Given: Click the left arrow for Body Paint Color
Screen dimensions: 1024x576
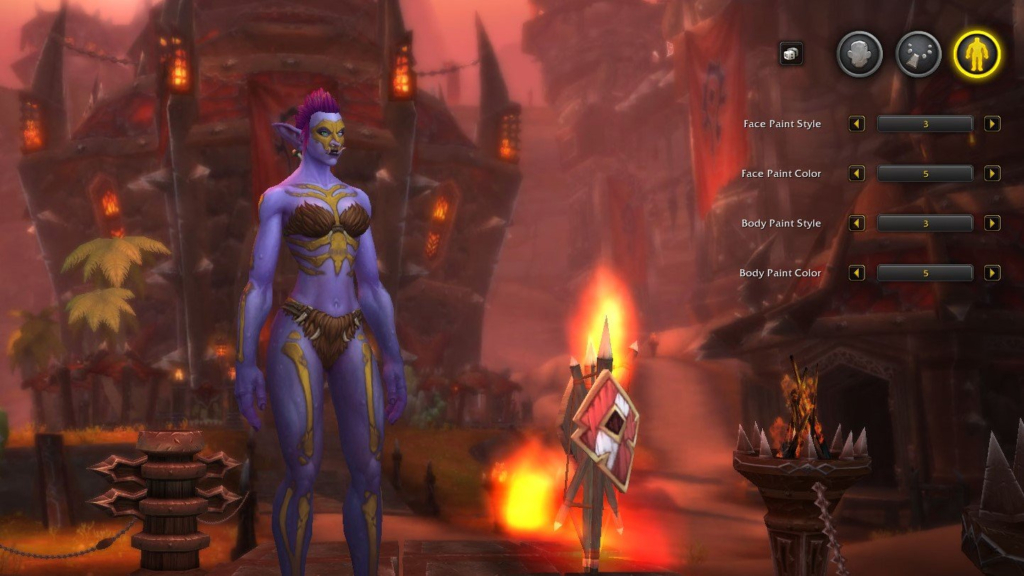Looking at the screenshot, I should (x=857, y=273).
